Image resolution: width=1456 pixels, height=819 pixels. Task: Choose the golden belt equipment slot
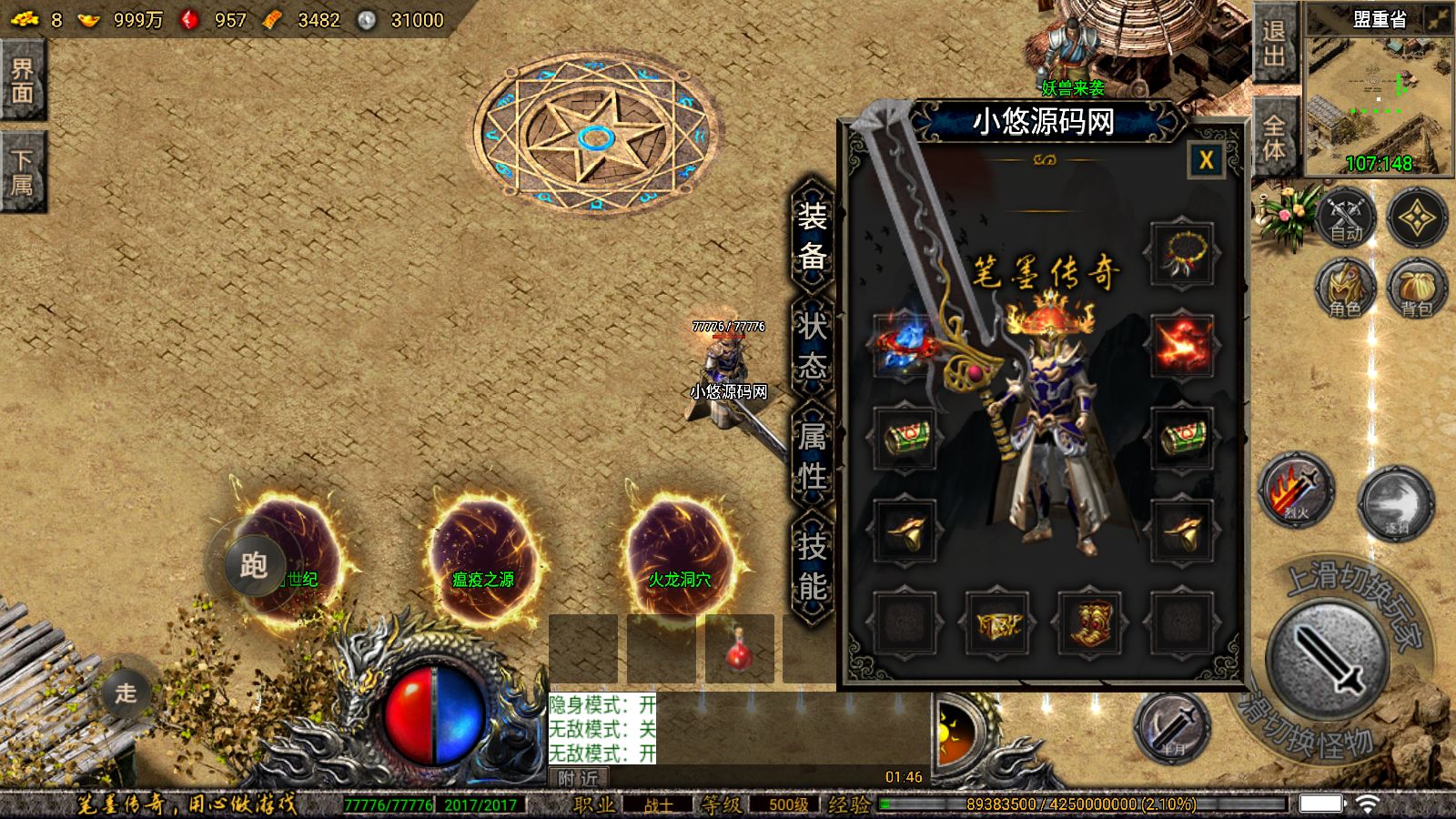(996, 622)
